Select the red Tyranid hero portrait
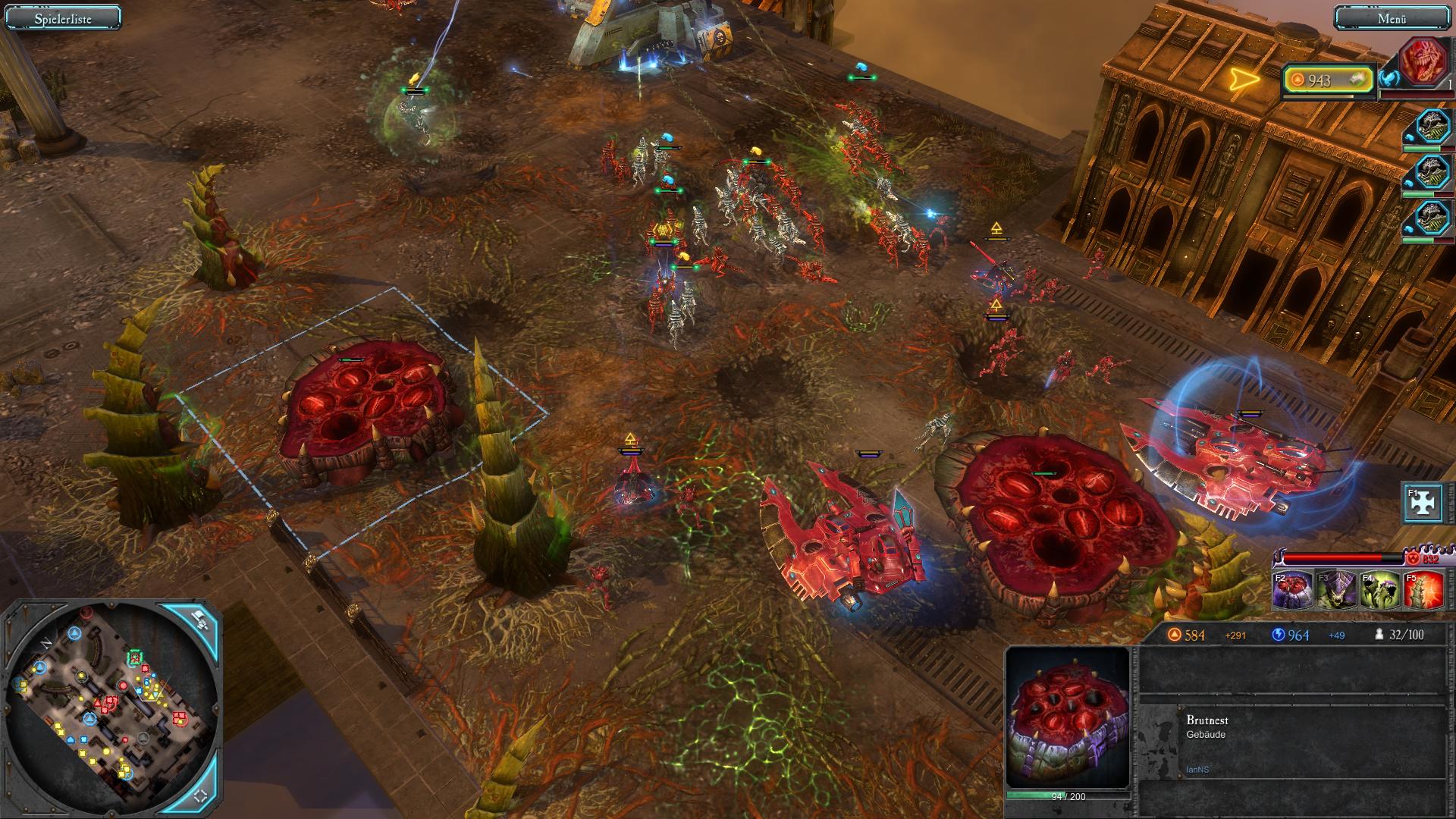This screenshot has width=1456, height=819. (x=1423, y=62)
